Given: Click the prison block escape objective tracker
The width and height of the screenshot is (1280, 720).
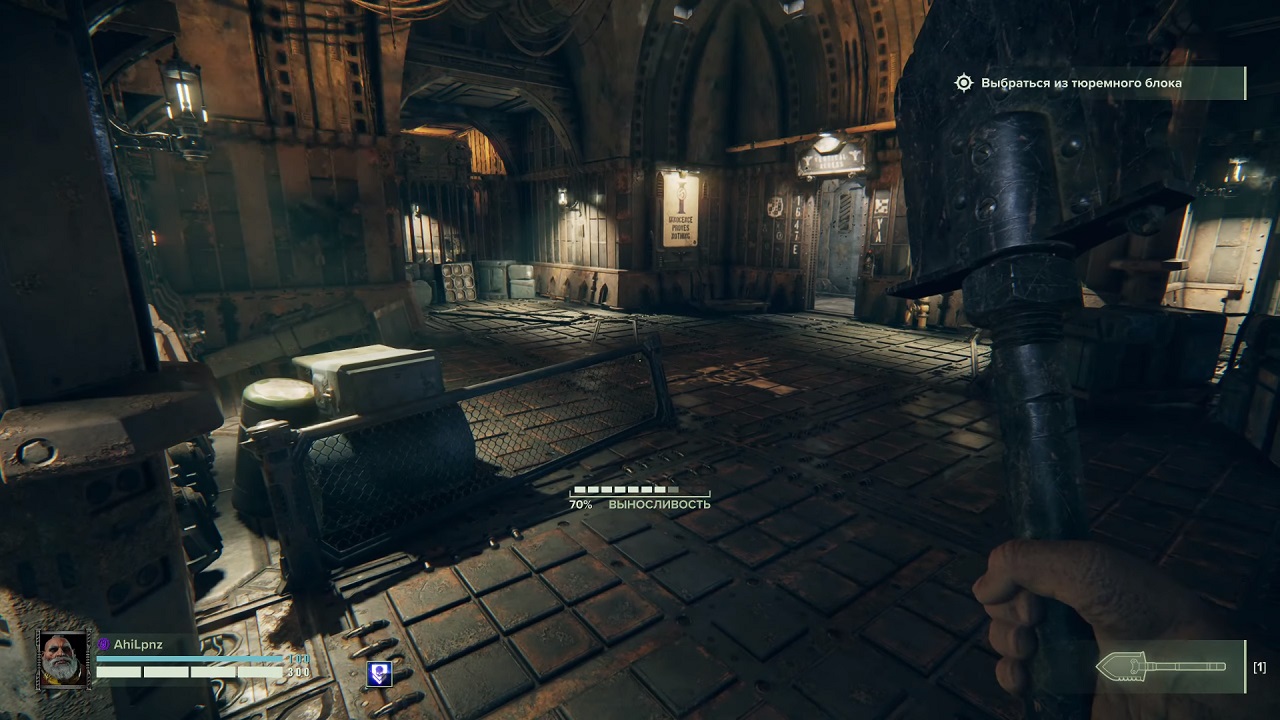Looking at the screenshot, I should point(1080,83).
